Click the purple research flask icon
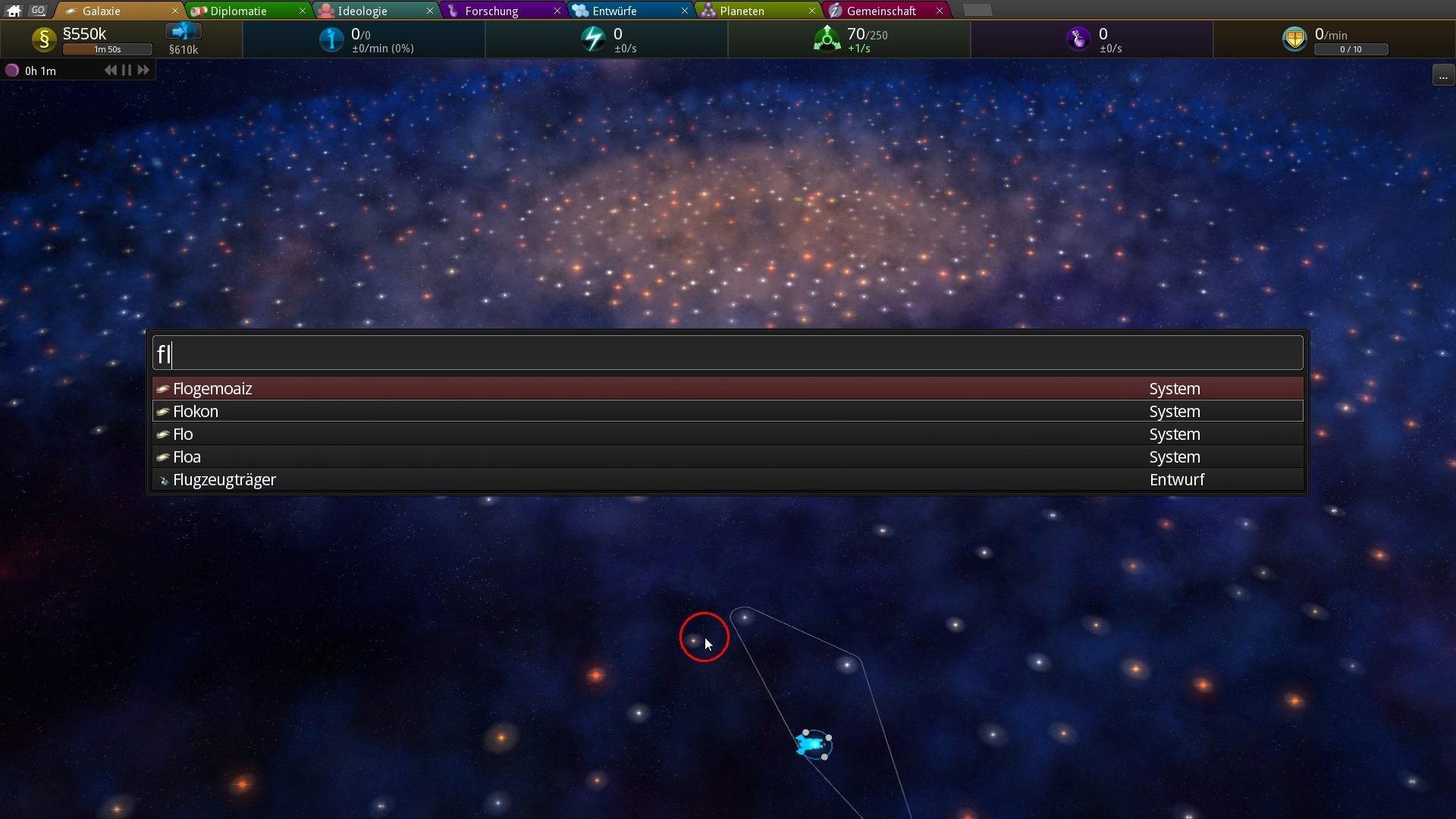This screenshot has width=1456, height=819. 1078,39
